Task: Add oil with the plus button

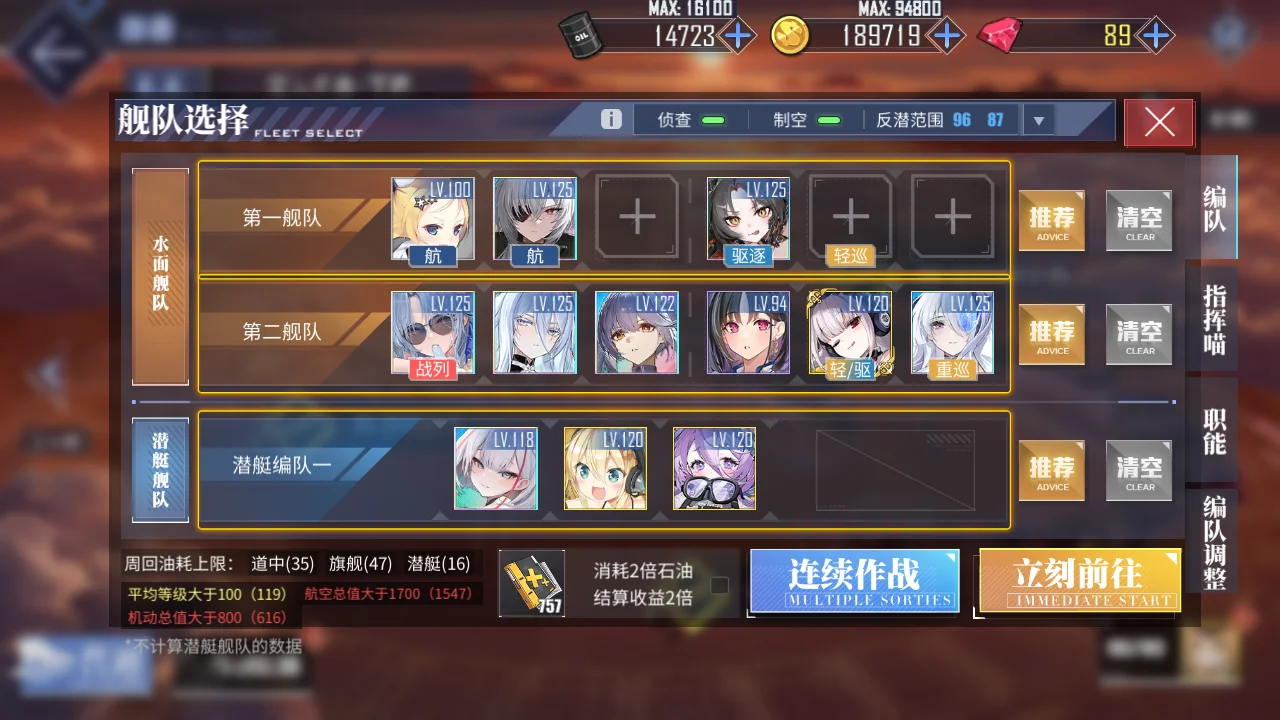Action: pyautogui.click(x=738, y=37)
